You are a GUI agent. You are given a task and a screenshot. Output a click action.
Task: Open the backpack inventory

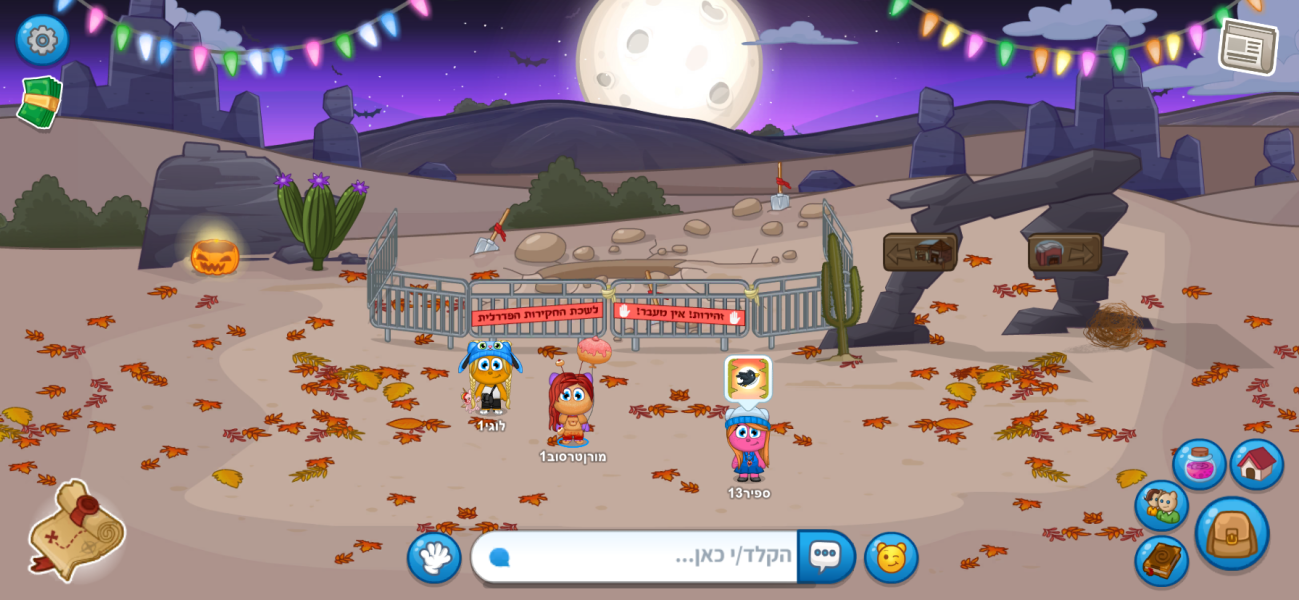click(1231, 533)
